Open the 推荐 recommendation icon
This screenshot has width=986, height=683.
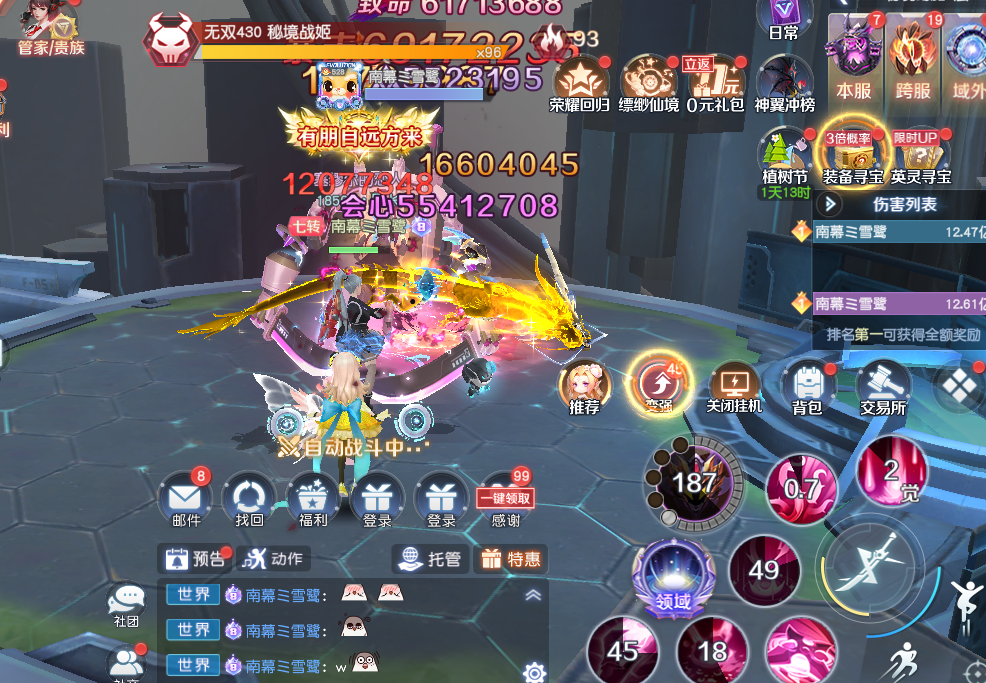[585, 385]
